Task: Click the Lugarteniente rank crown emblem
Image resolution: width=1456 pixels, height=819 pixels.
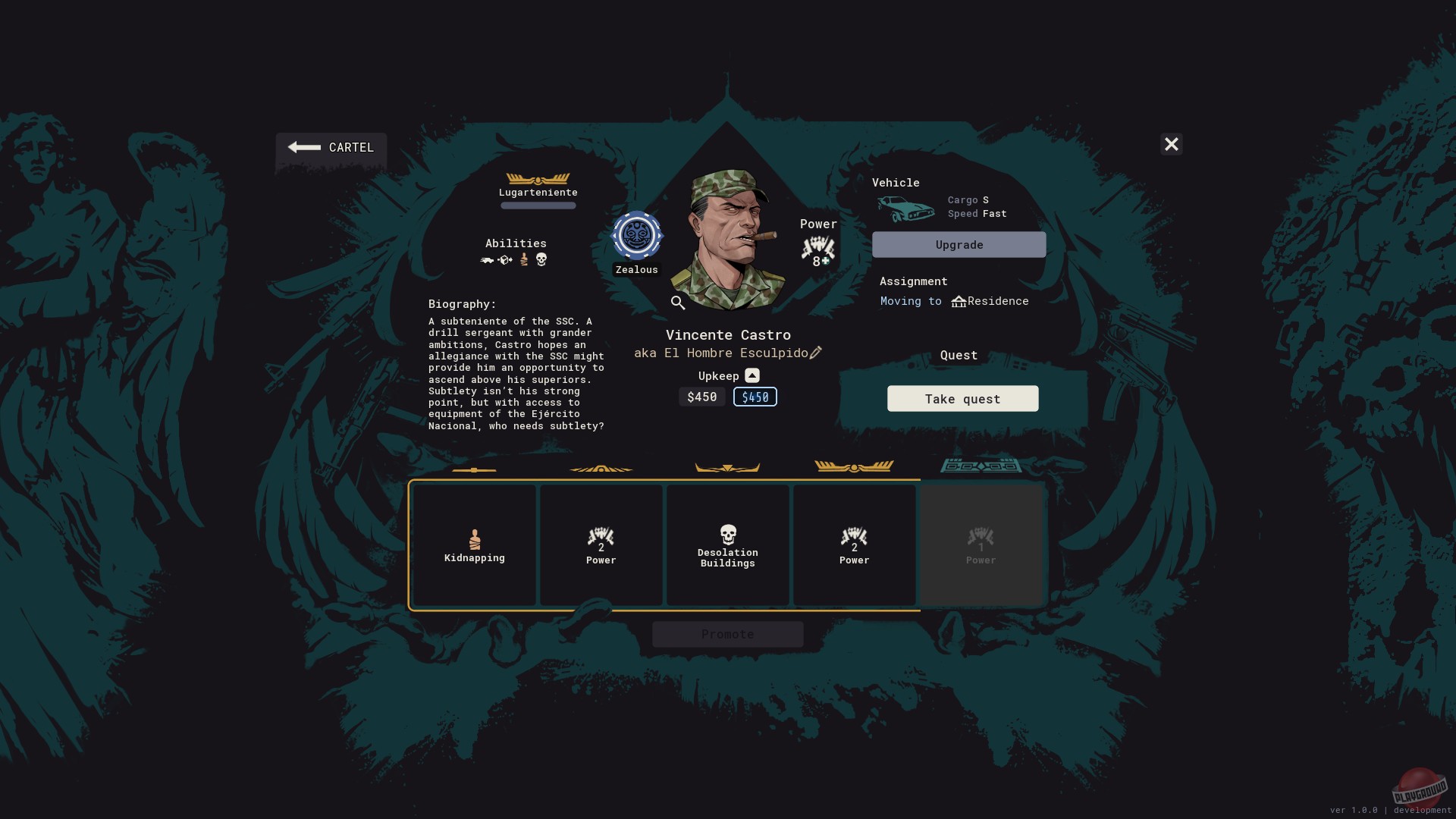Action: pos(538,179)
